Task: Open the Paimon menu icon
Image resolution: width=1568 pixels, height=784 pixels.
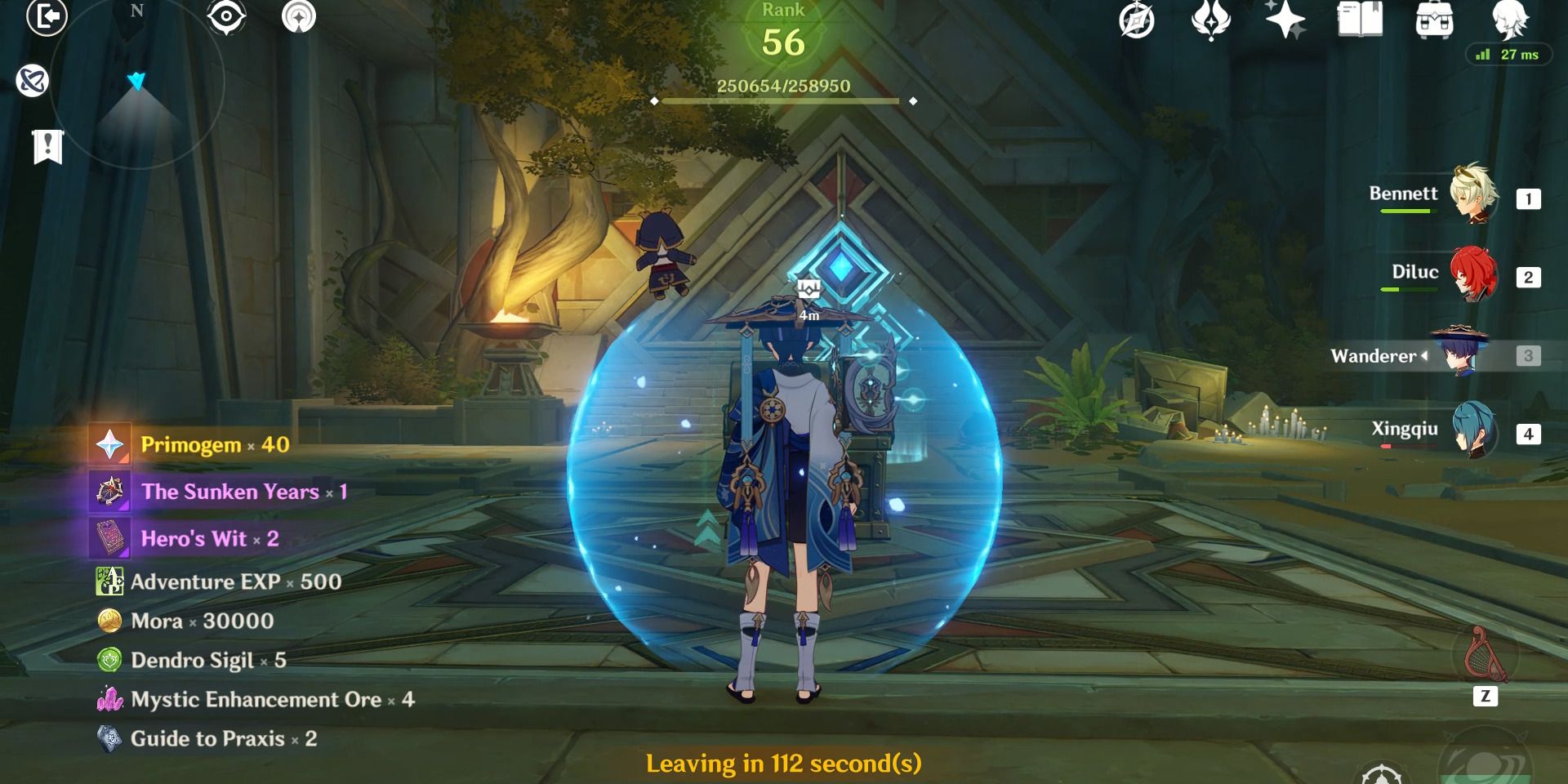Action: click(x=1509, y=20)
